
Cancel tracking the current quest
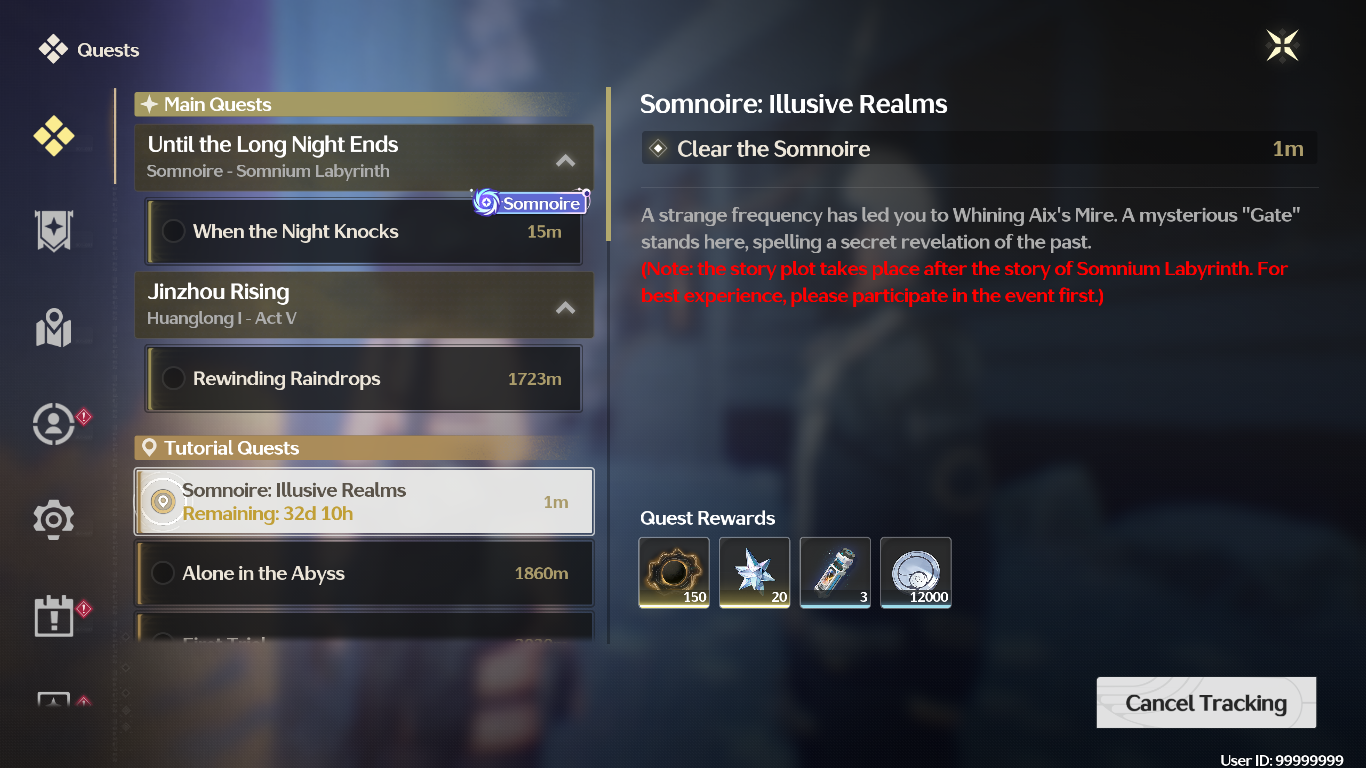tap(1206, 703)
